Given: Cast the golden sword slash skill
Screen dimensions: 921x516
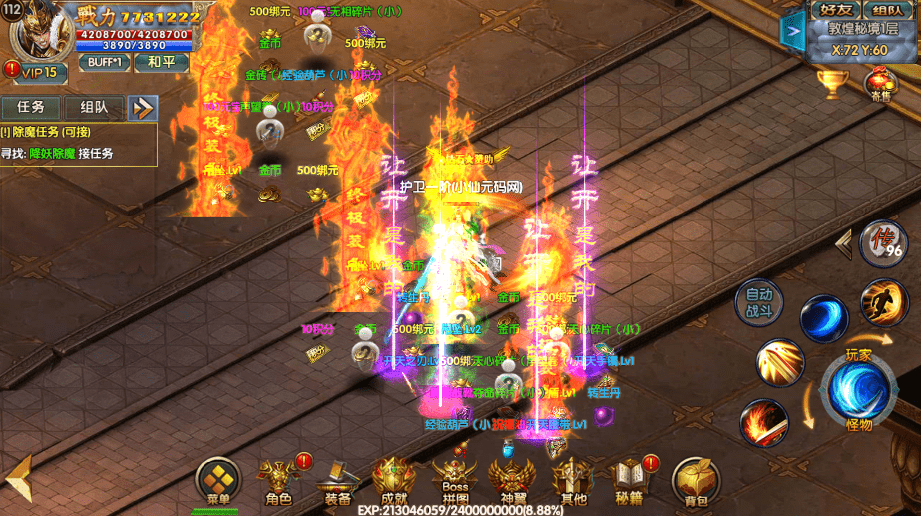Looking at the screenshot, I should (779, 364).
